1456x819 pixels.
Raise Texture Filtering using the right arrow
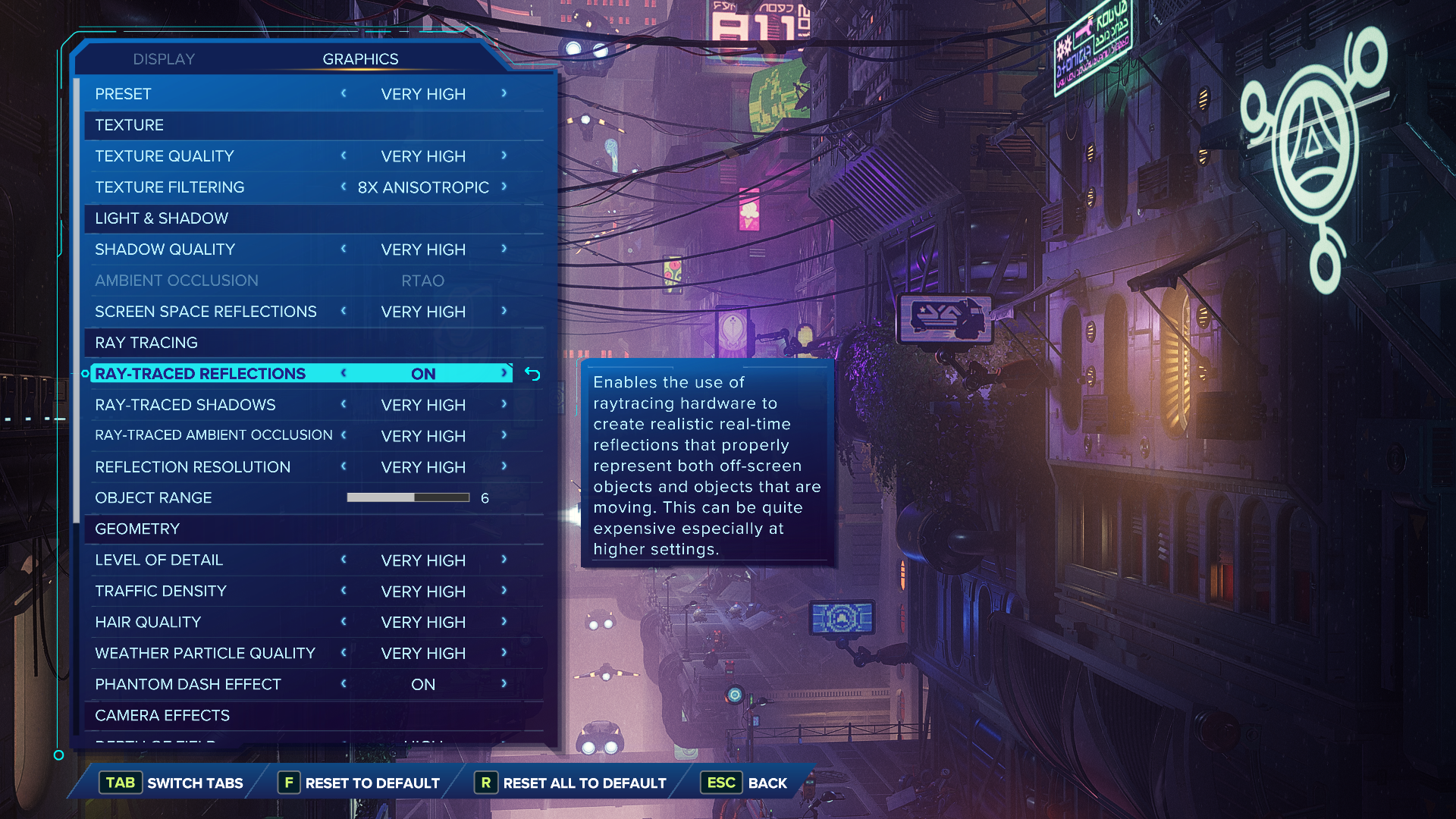click(504, 187)
